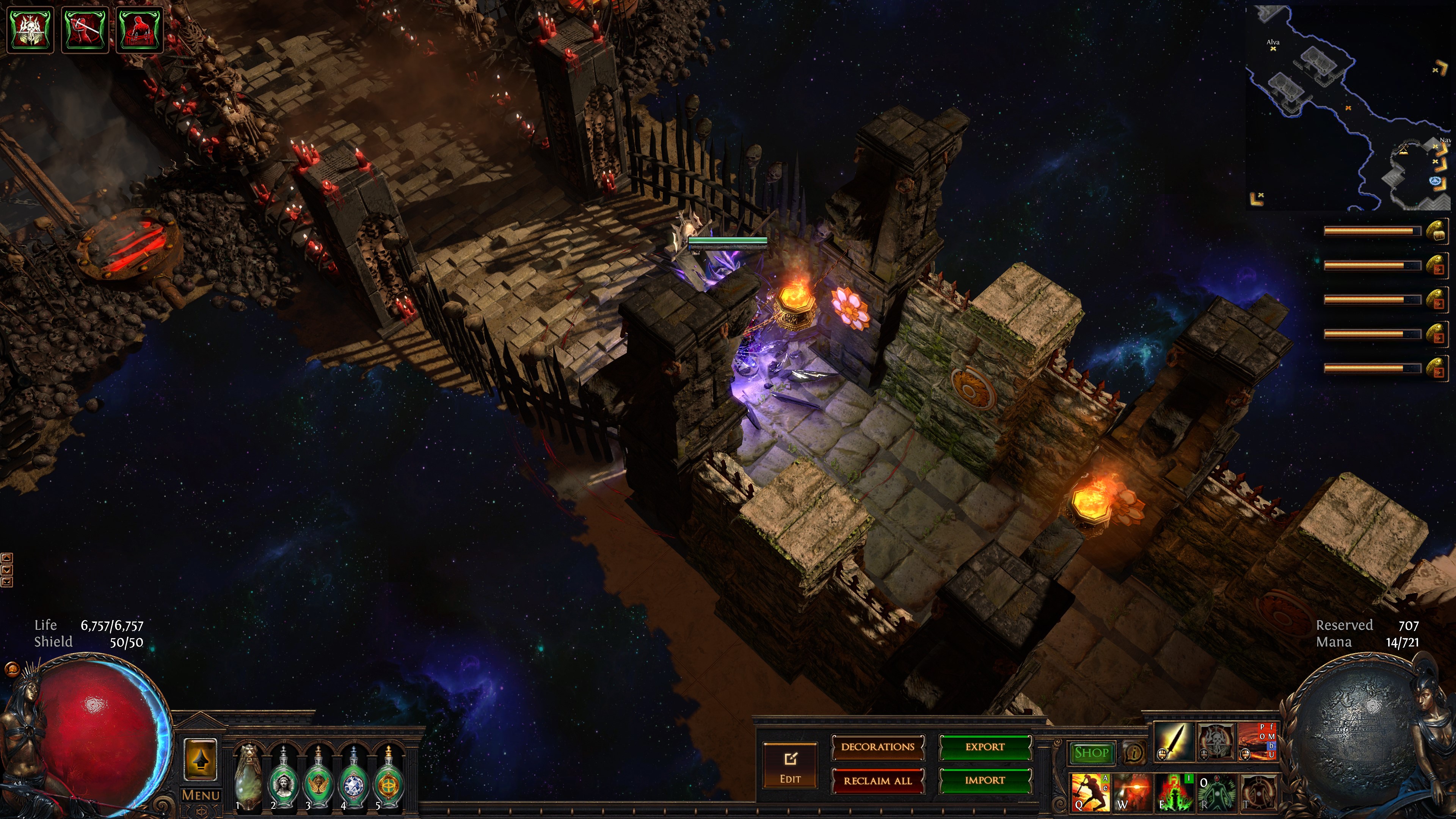Select the leaping hammer skill on Q

point(1089,792)
